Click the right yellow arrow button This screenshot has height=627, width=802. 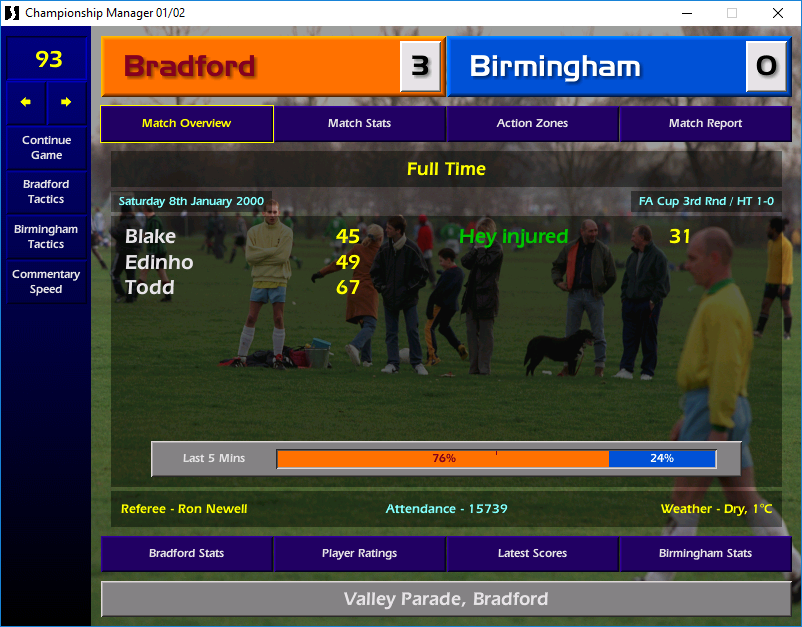[x=66, y=102]
